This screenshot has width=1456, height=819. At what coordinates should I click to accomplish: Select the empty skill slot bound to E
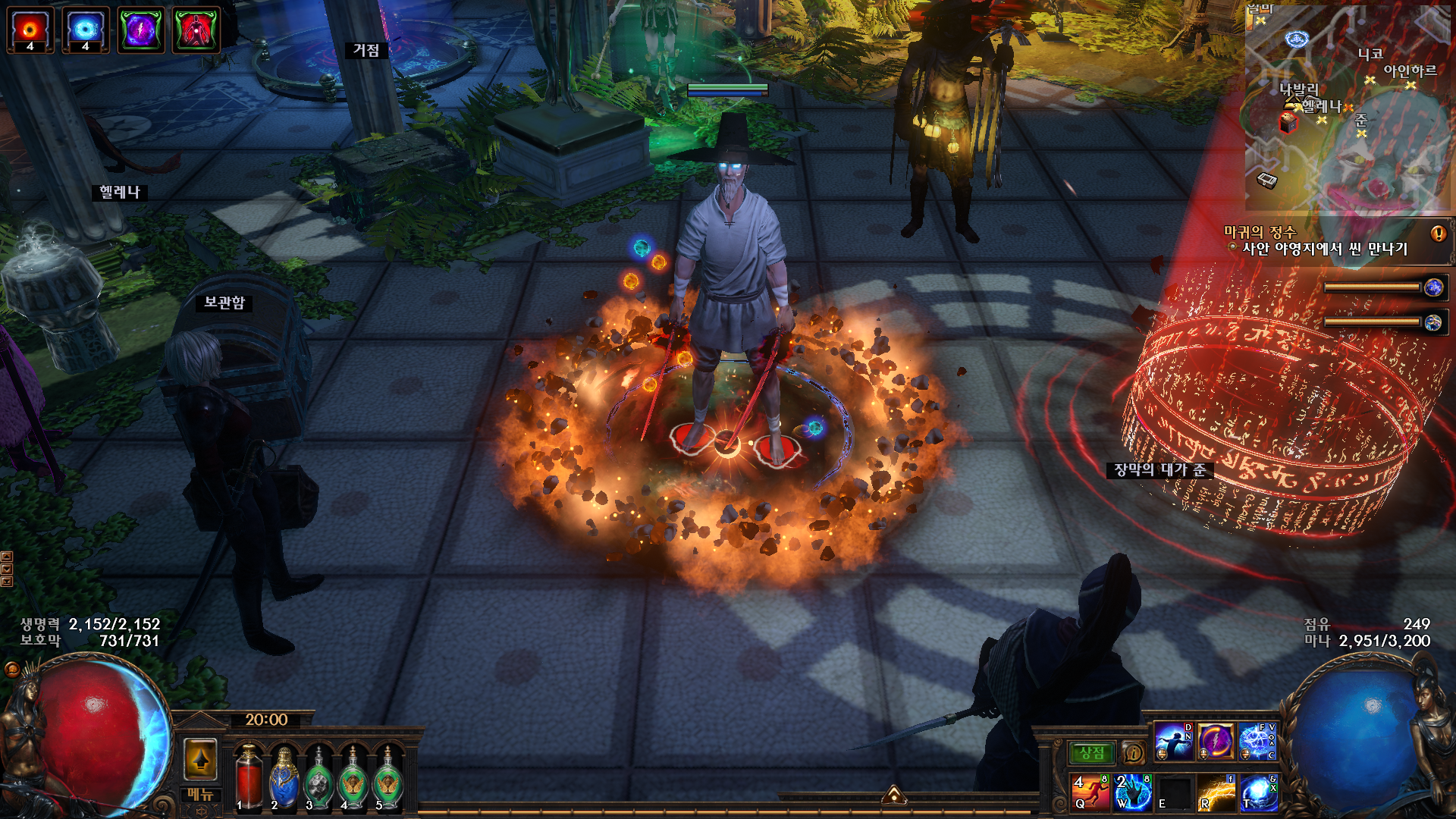(x=1175, y=791)
